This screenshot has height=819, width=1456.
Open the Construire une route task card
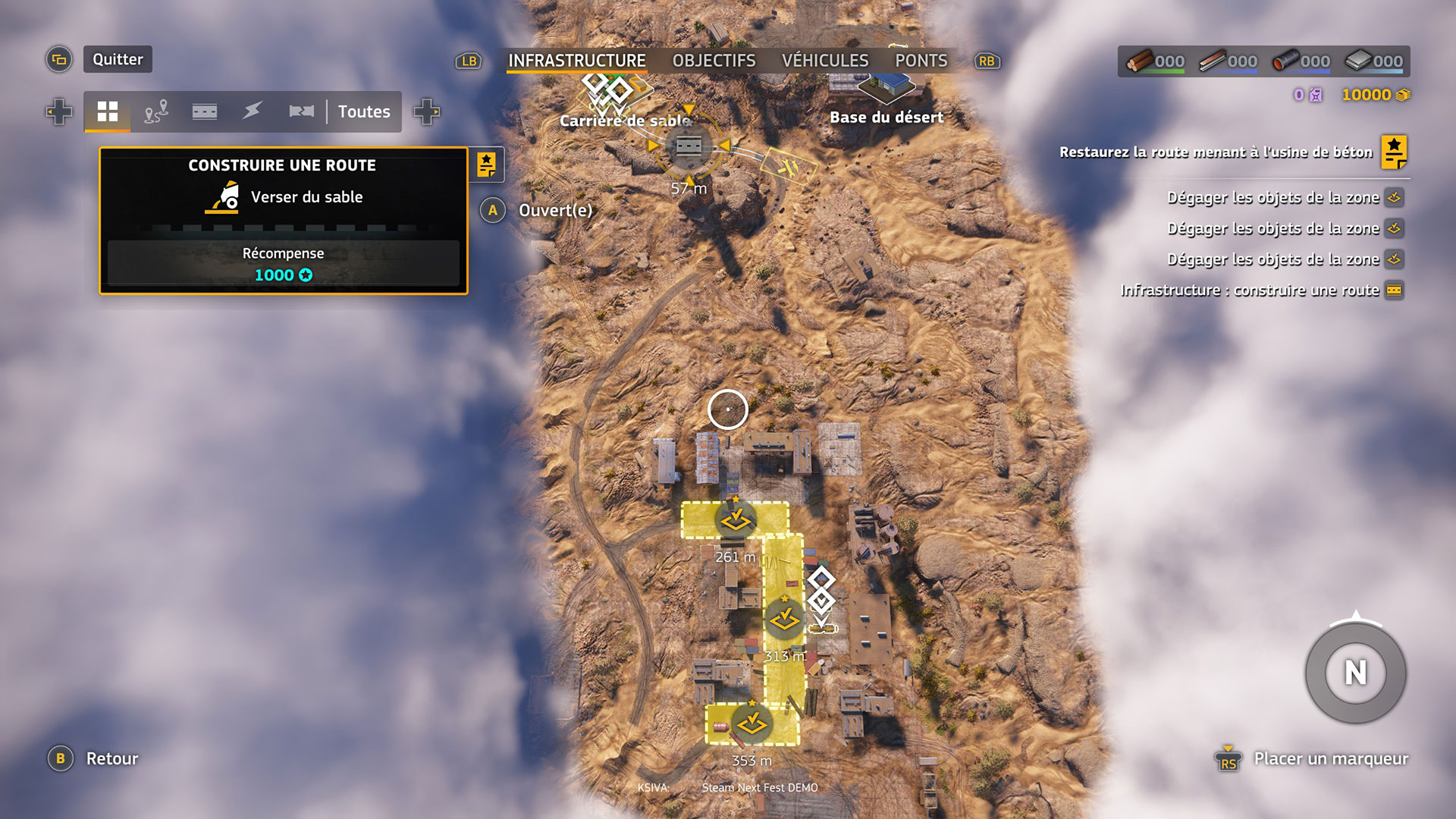[283, 220]
